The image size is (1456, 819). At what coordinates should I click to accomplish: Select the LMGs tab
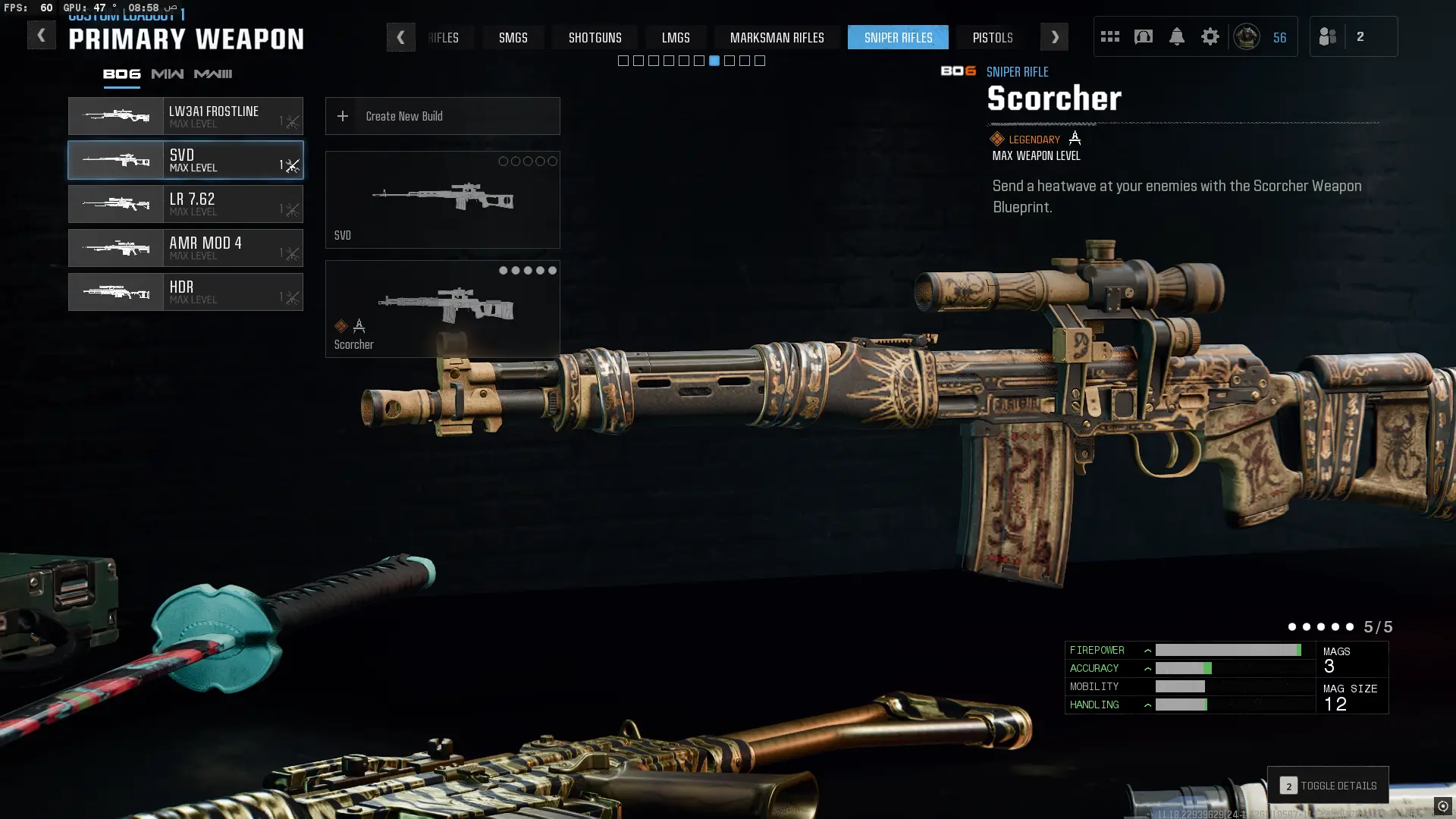tap(675, 37)
